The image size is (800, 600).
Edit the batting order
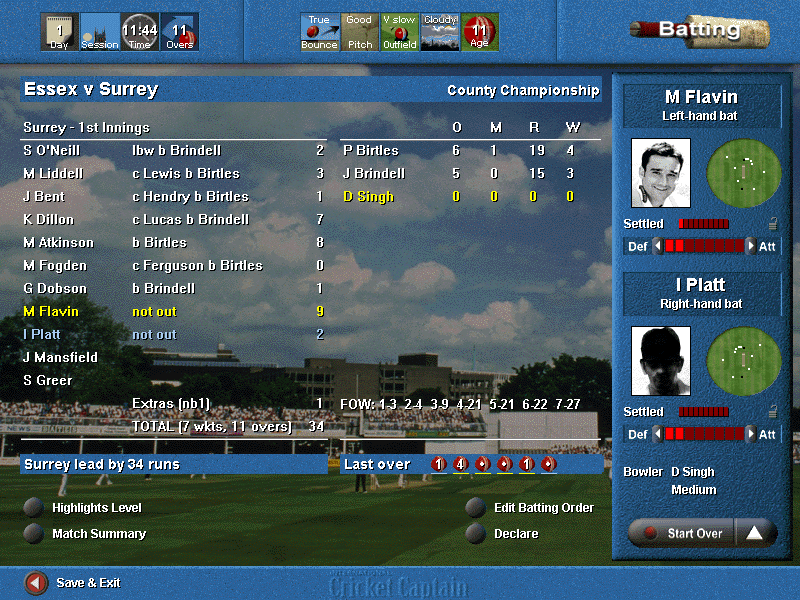(x=476, y=508)
